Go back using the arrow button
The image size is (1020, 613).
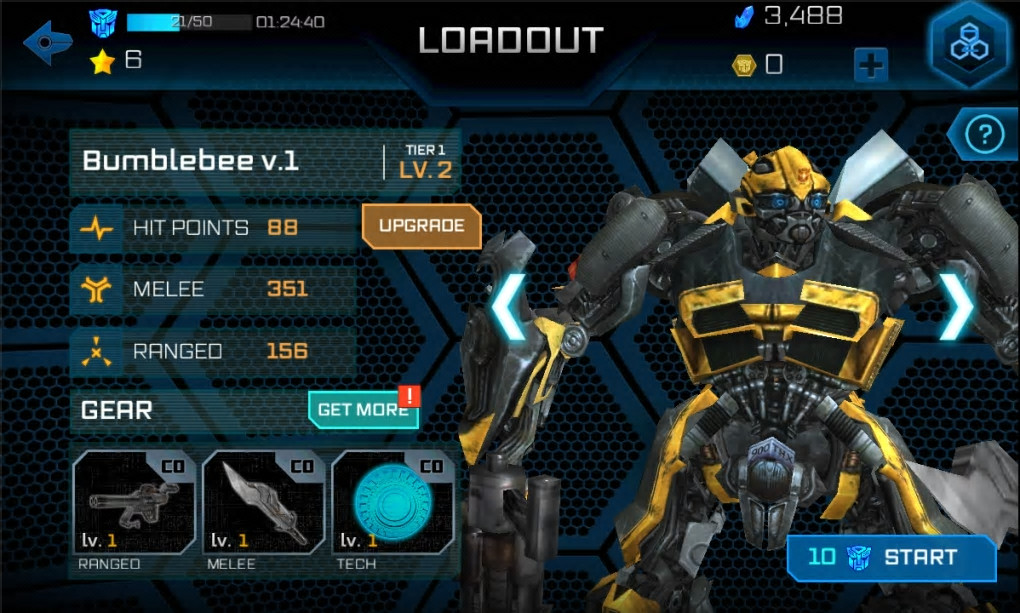49,42
